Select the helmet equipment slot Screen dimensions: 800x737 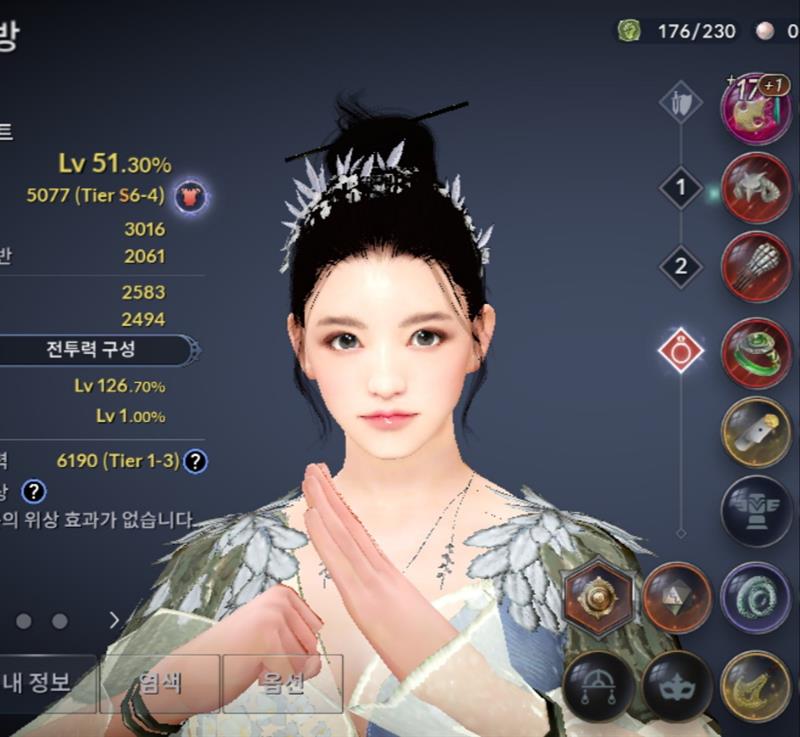[x=755, y=188]
